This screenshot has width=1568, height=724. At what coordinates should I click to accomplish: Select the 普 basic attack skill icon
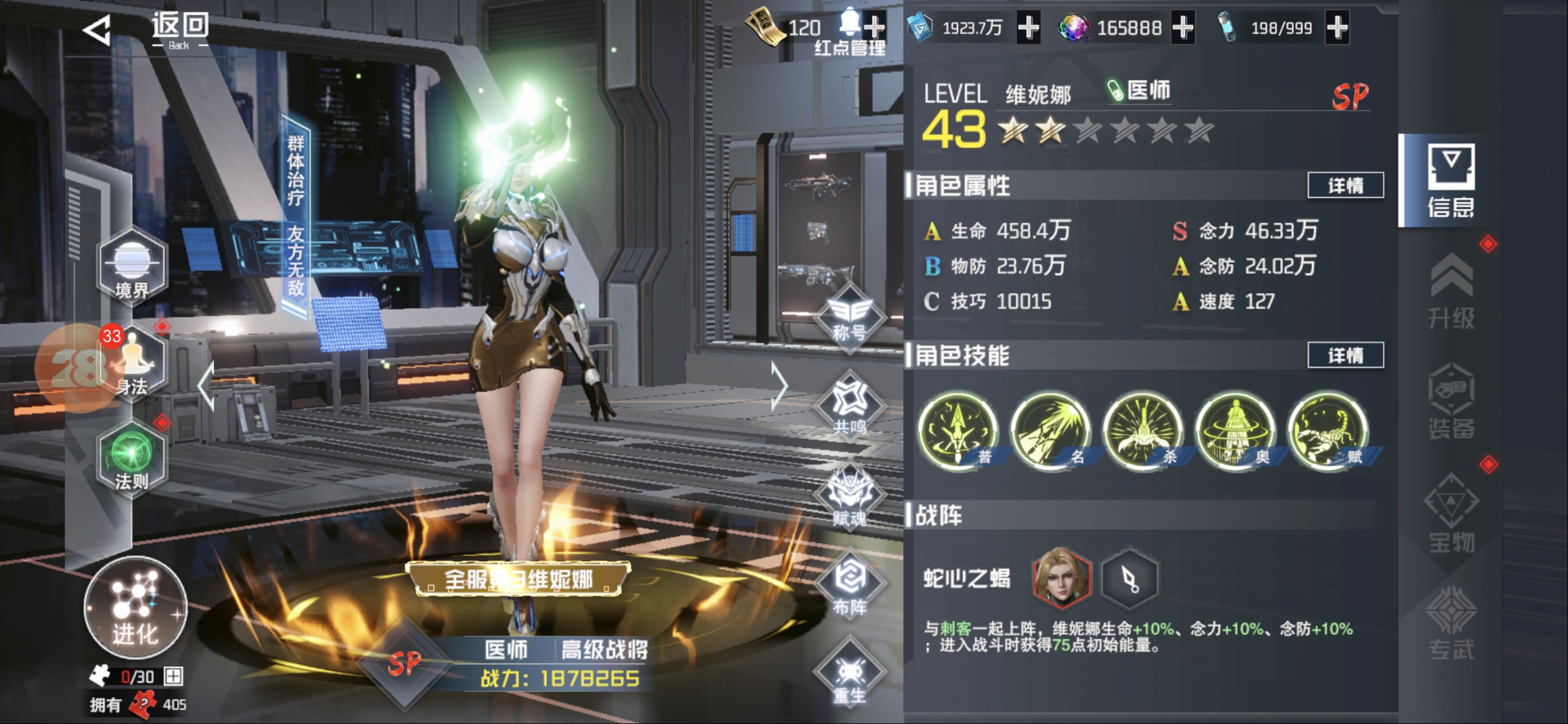(x=958, y=431)
